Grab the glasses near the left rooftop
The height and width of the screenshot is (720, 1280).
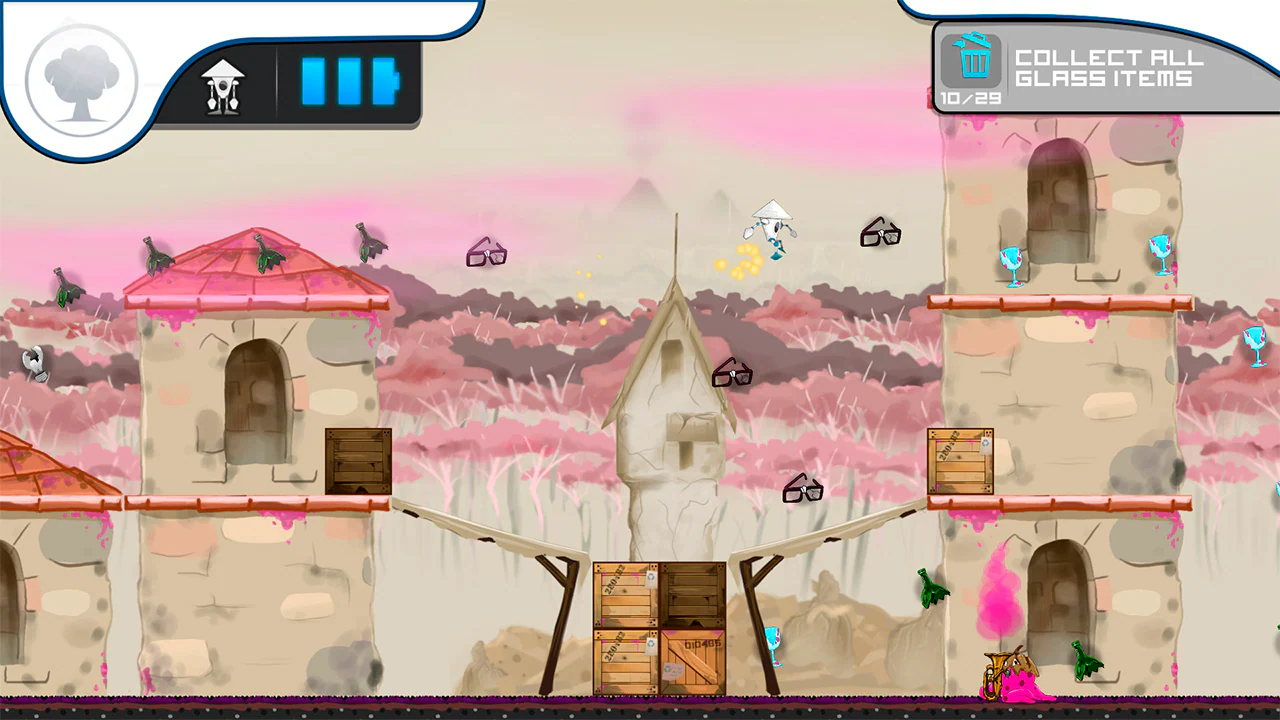[488, 253]
